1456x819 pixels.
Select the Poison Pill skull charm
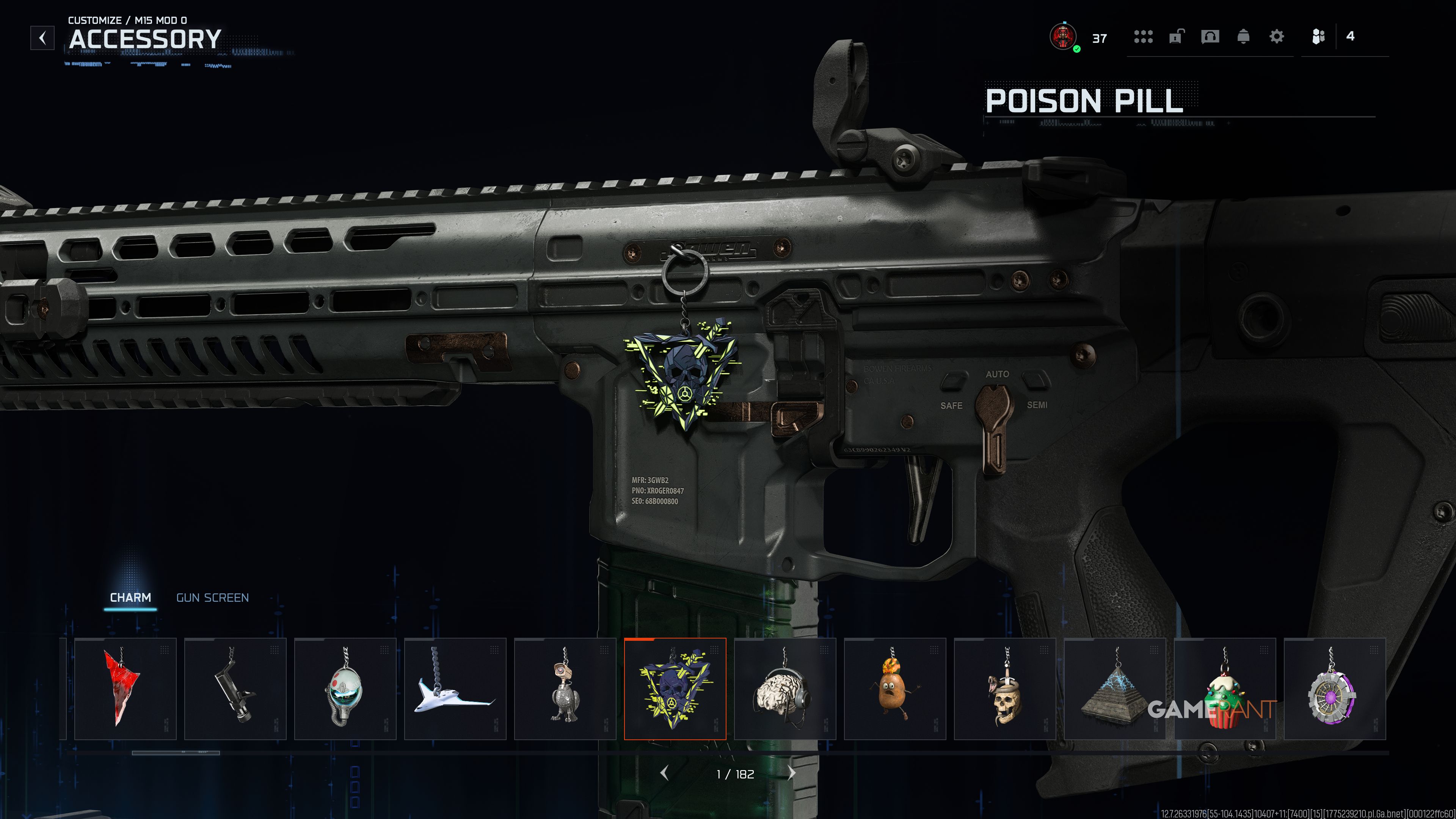tap(675, 689)
